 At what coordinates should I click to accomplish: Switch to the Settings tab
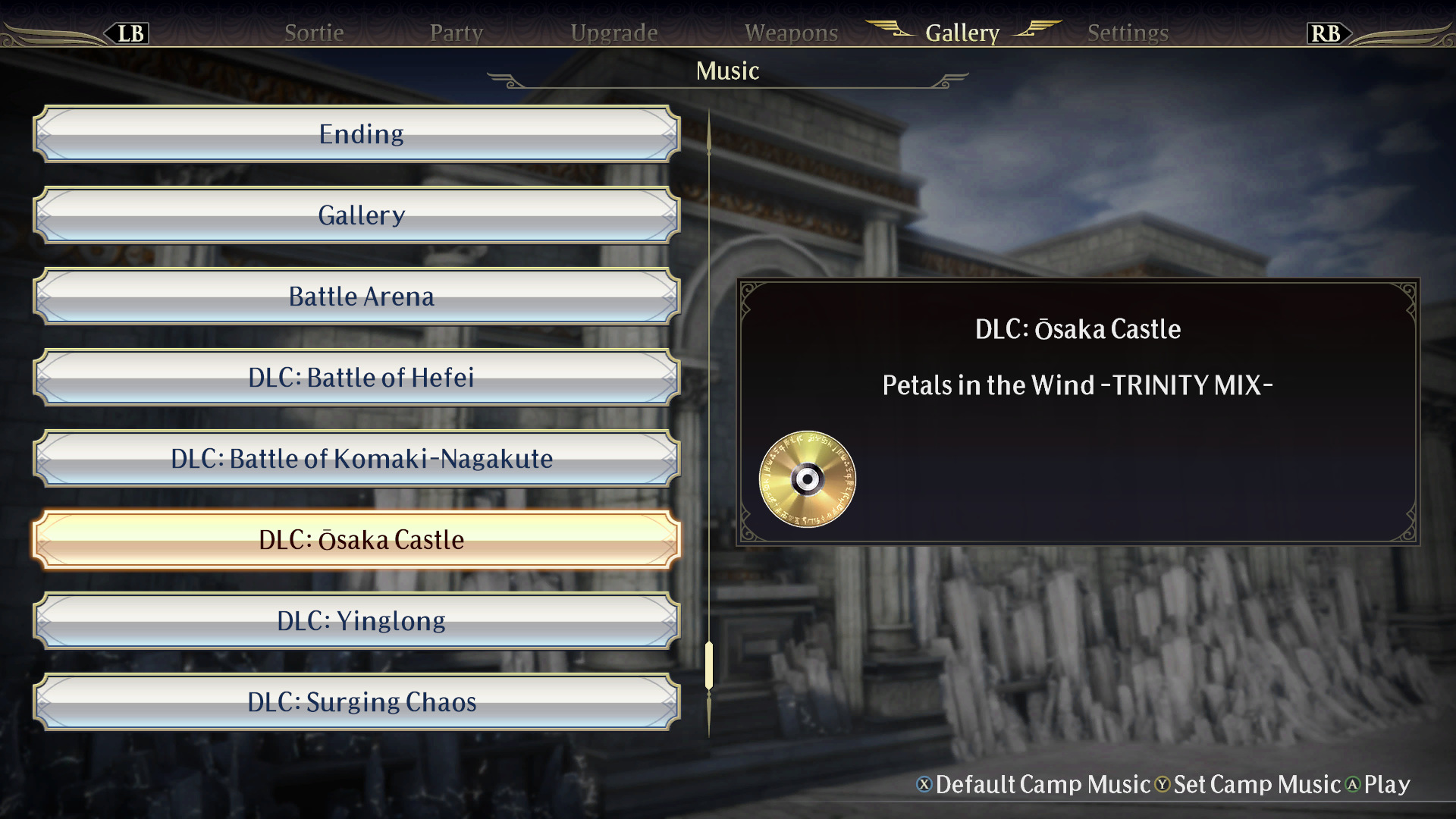point(1127,33)
